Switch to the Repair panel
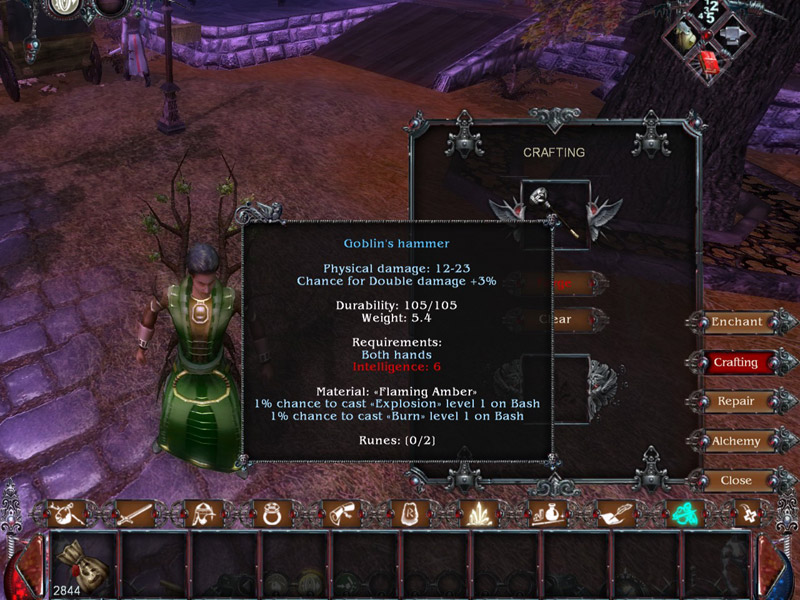Viewport: 800px width, 600px height. [x=736, y=401]
